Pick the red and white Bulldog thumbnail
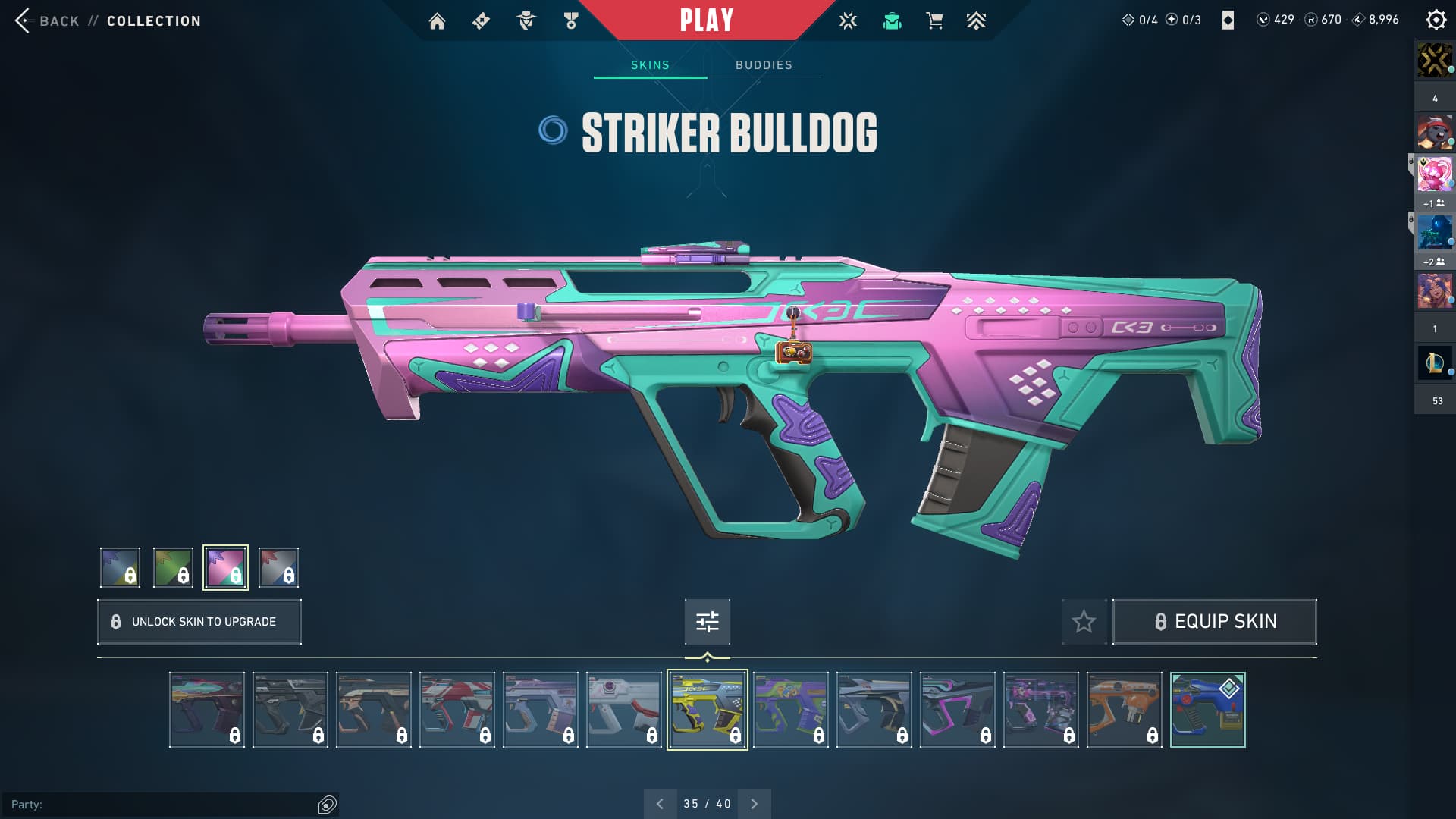Screen dimensions: 1456x819 (x=457, y=710)
